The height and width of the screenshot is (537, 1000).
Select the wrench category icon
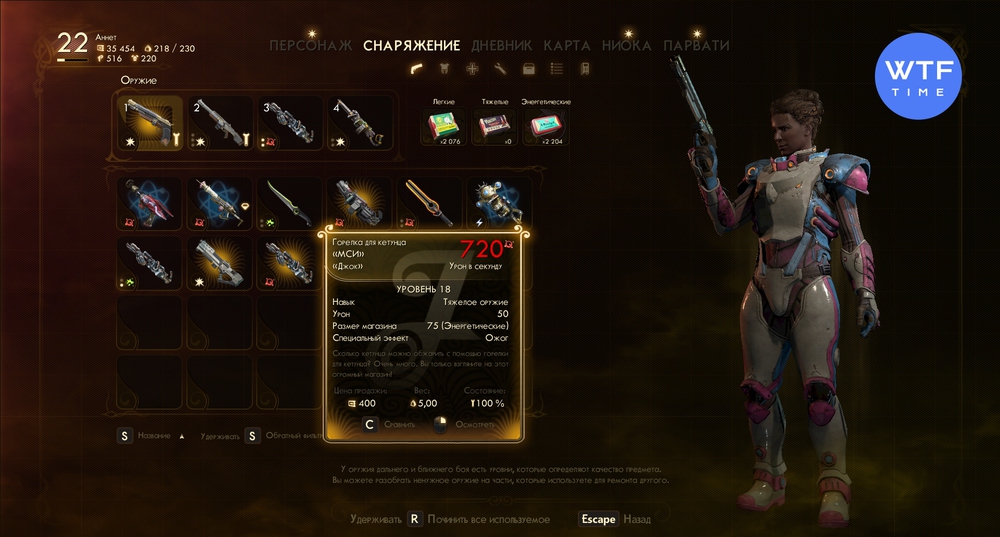click(x=500, y=69)
